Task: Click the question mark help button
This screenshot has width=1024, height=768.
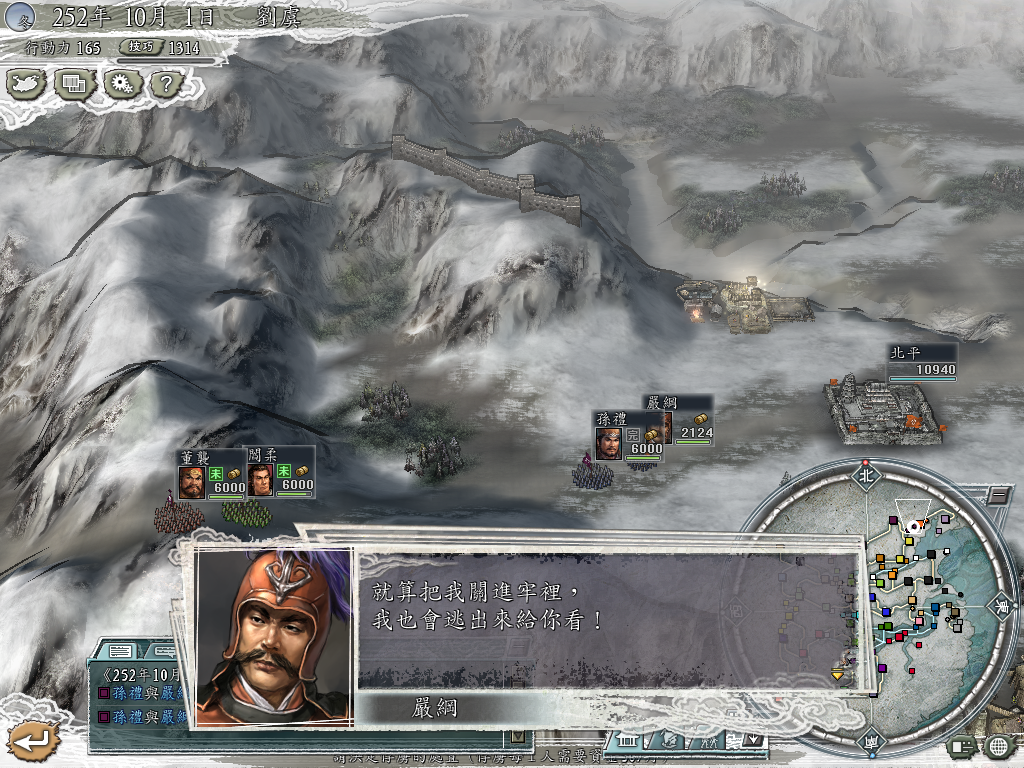Action: (x=165, y=84)
